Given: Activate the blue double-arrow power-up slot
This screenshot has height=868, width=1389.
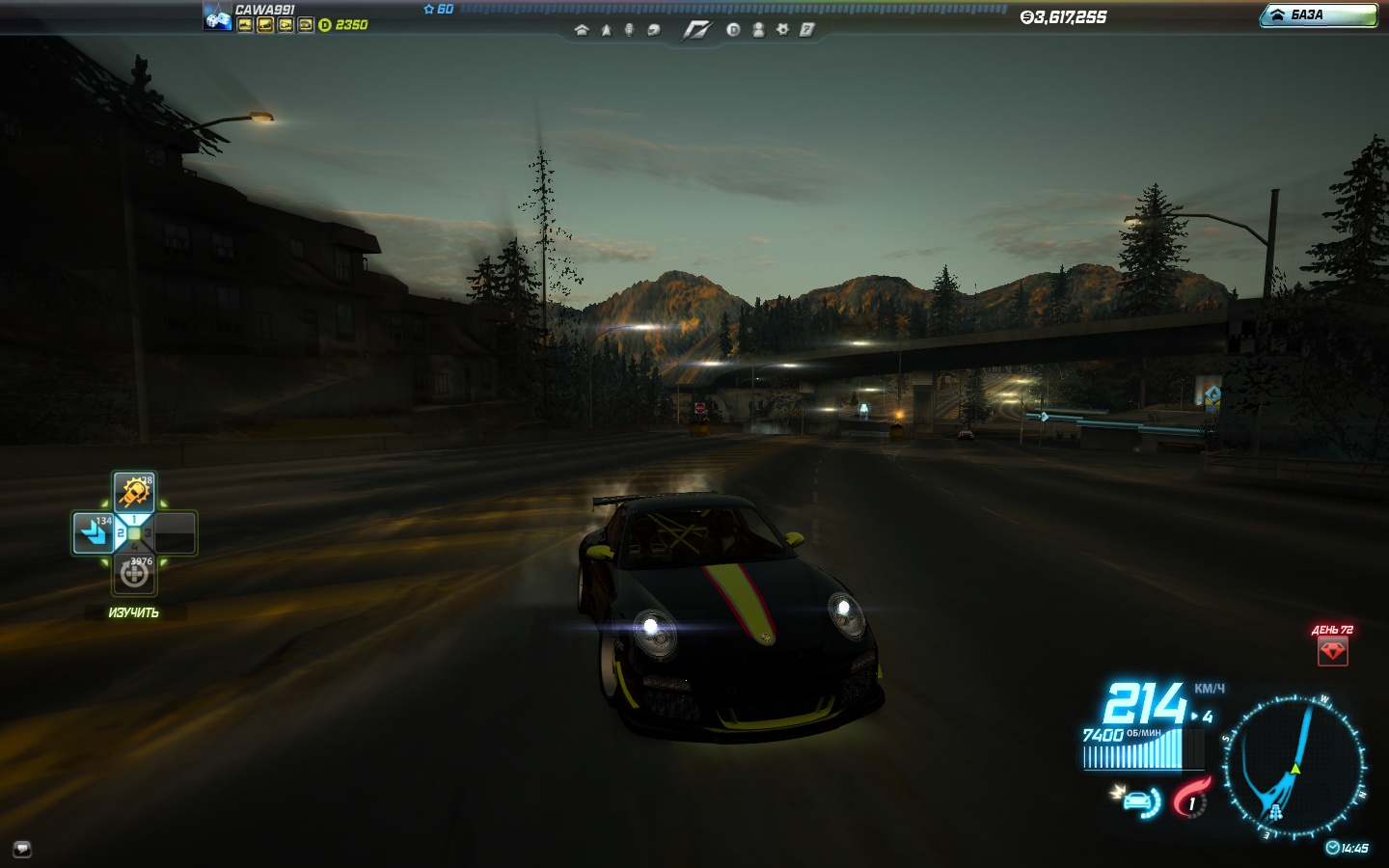Looking at the screenshot, I should [94, 533].
